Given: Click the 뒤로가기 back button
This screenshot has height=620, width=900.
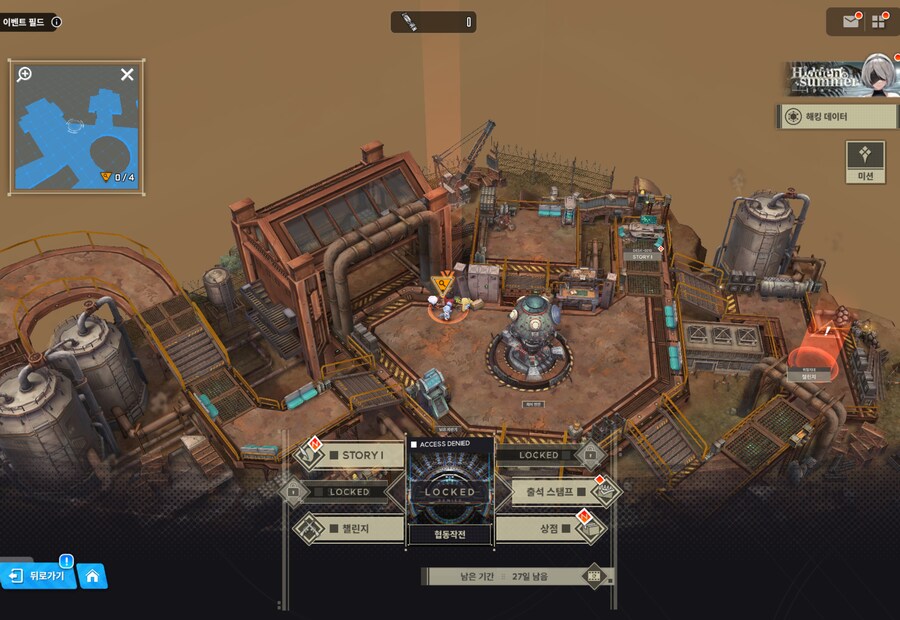Looking at the screenshot, I should pos(38,576).
